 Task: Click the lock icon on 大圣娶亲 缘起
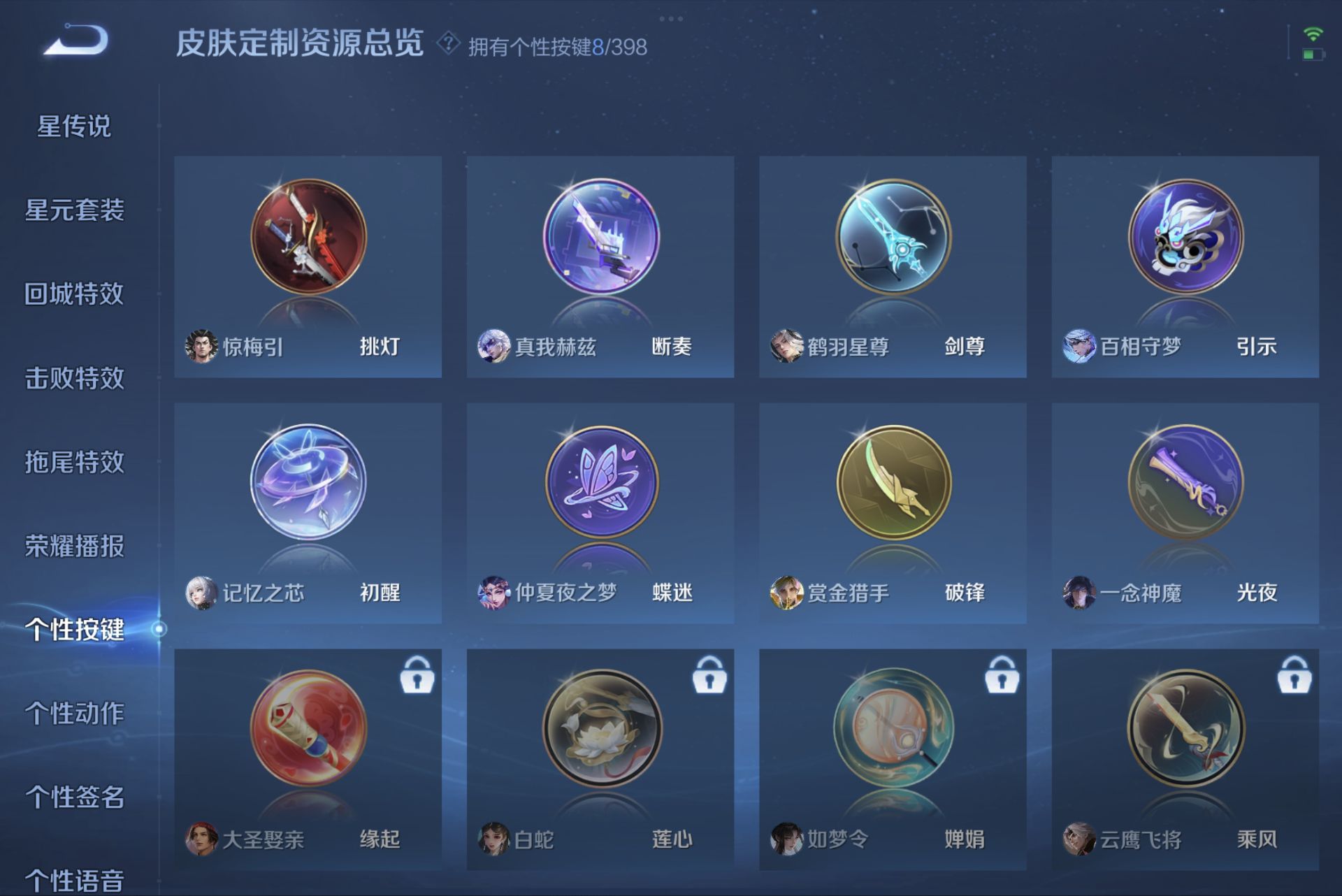click(417, 676)
